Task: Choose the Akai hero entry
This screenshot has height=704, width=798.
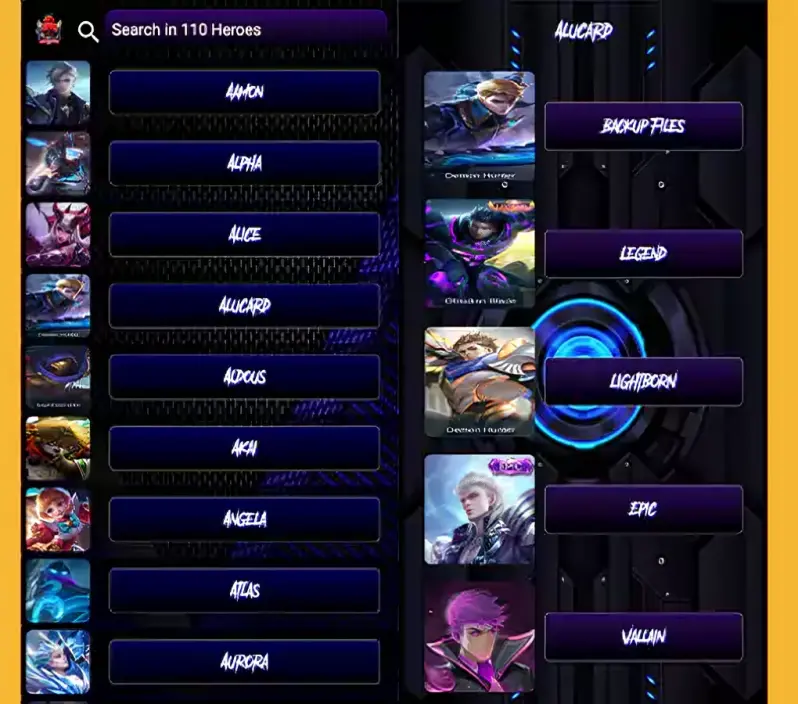Action: tap(244, 448)
